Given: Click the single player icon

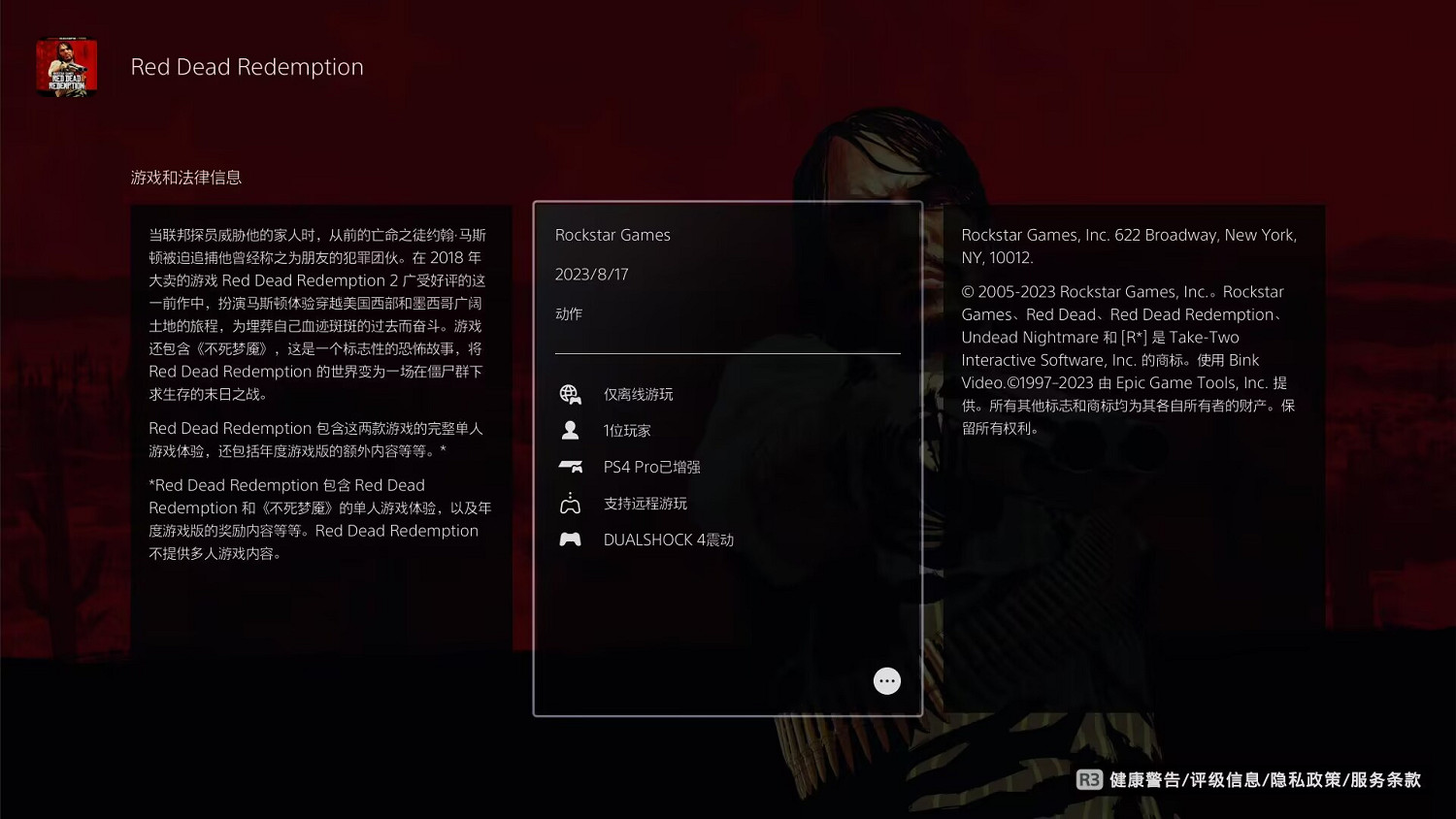Looking at the screenshot, I should click(x=570, y=430).
